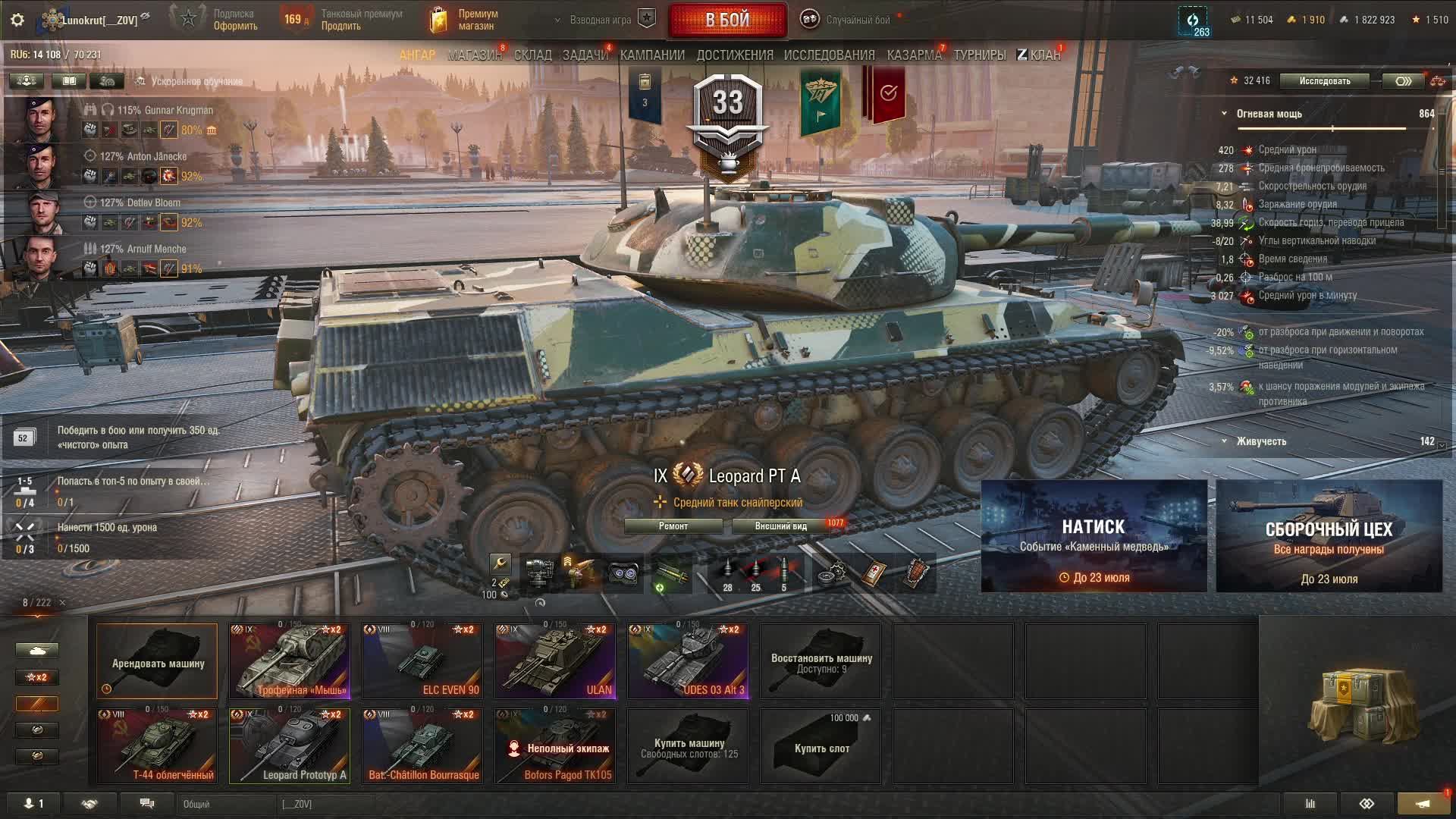Open the СБОРОЧНЫЙ ЦЕХ banner
The width and height of the screenshot is (1456, 819).
[1329, 536]
